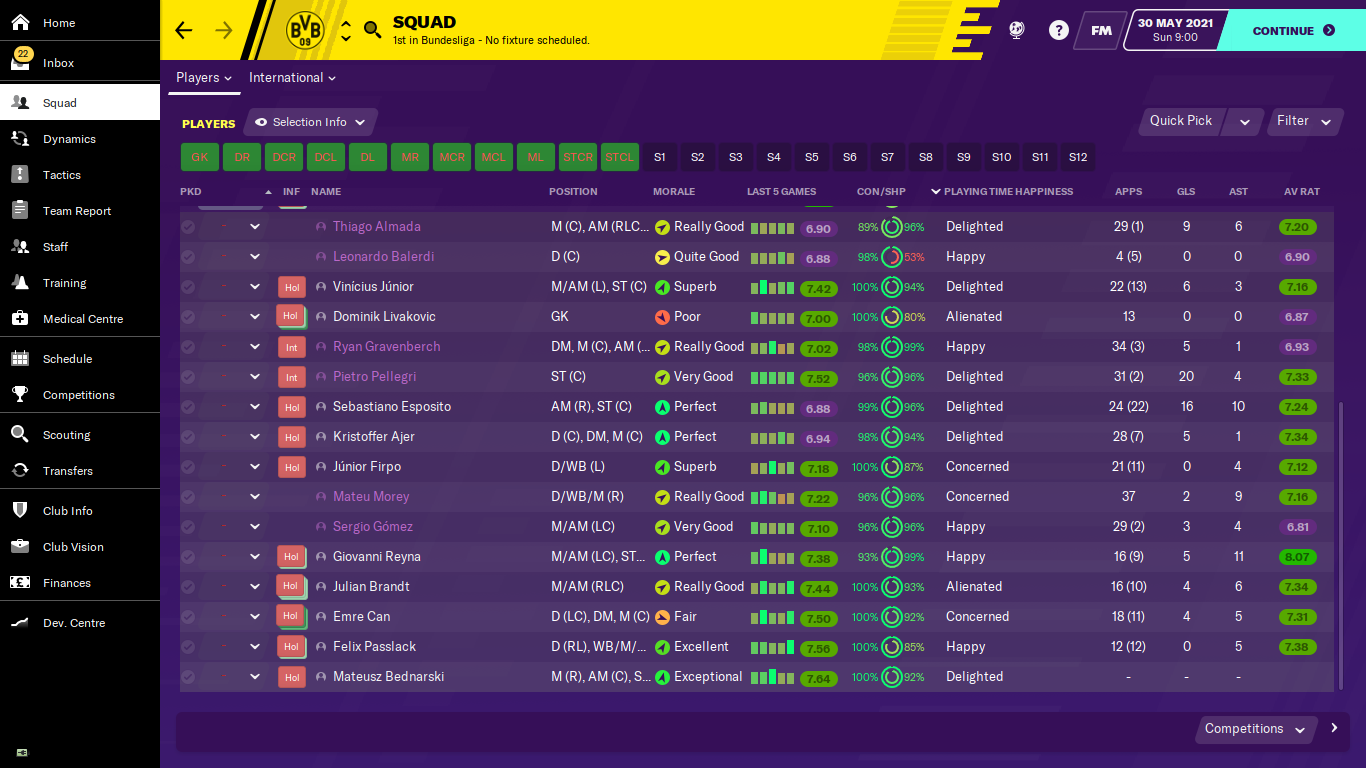Open the Medical Centre
Image resolution: width=1366 pixels, height=768 pixels.
tap(82, 319)
